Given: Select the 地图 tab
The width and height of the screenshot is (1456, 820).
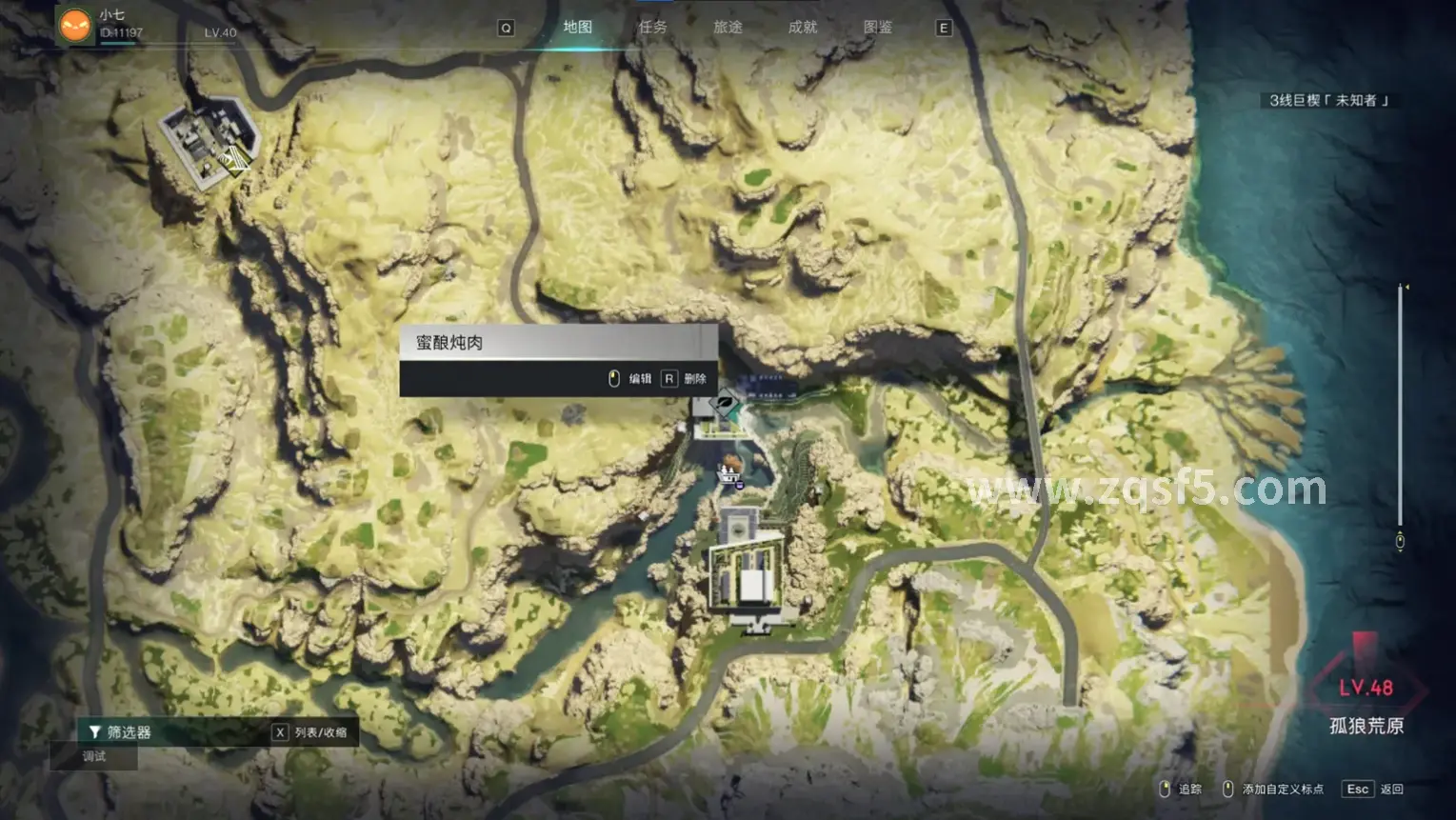Looking at the screenshot, I should [578, 27].
